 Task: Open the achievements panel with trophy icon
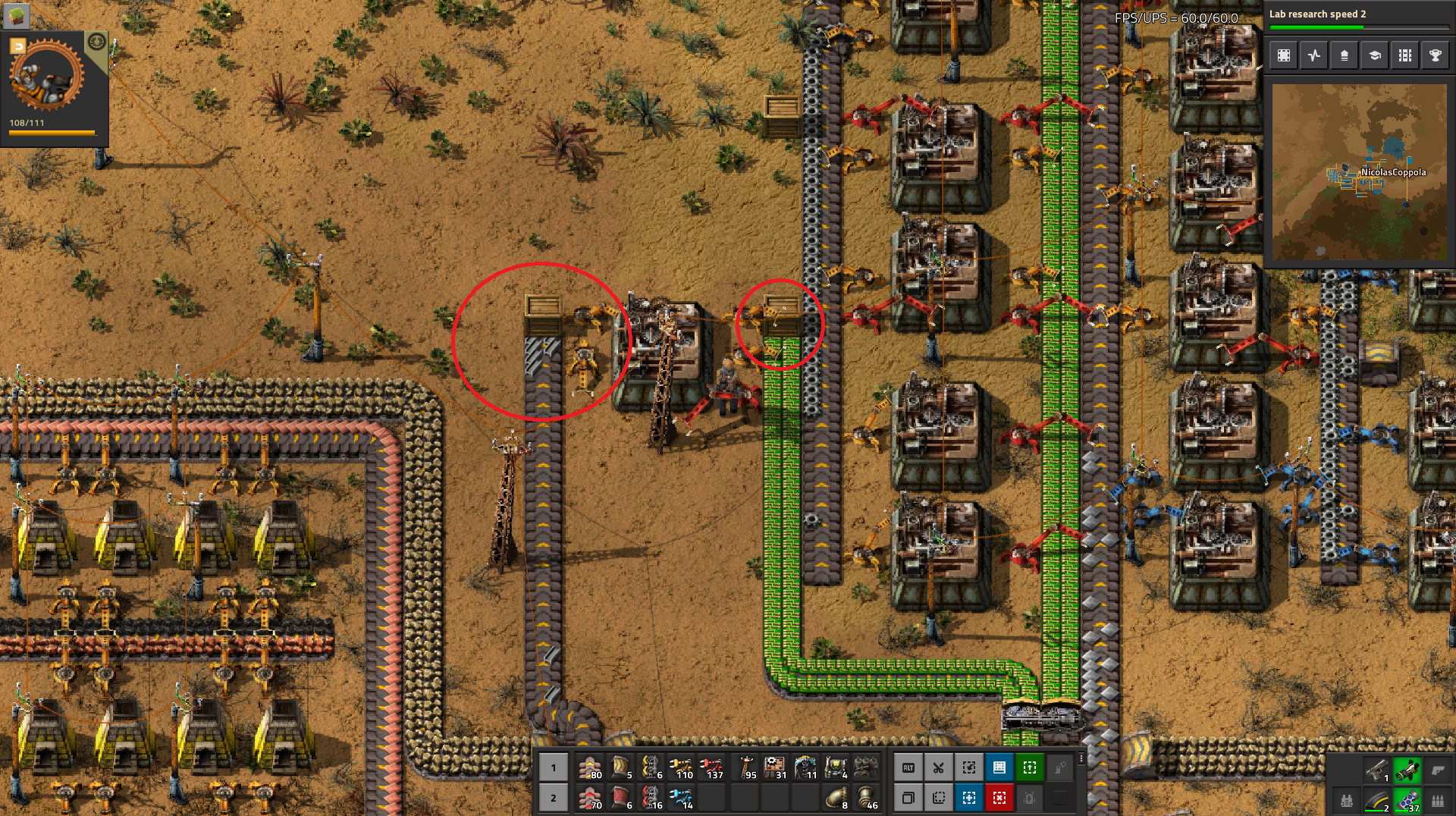tap(1435, 55)
